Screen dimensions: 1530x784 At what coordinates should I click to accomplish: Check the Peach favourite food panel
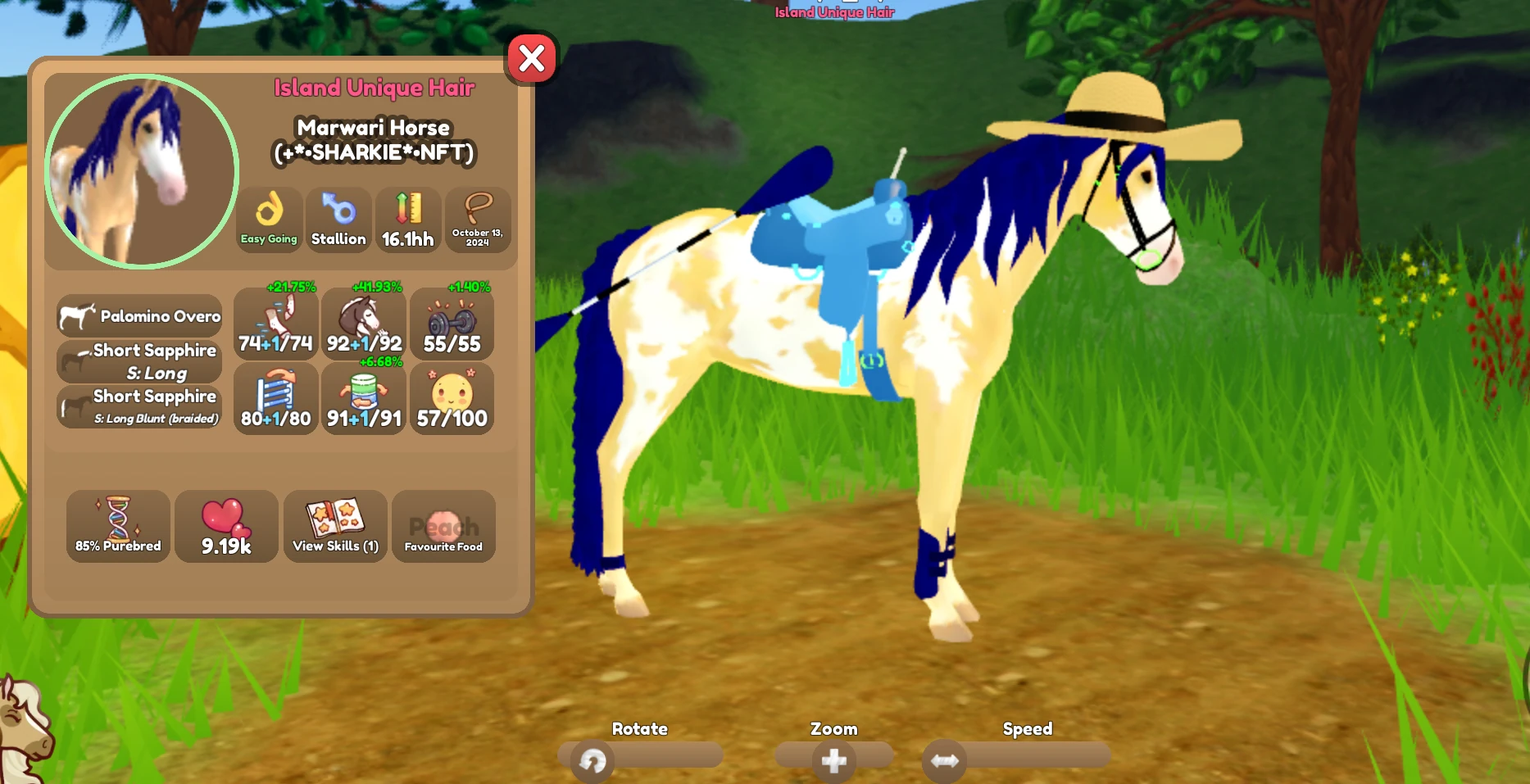pos(443,526)
